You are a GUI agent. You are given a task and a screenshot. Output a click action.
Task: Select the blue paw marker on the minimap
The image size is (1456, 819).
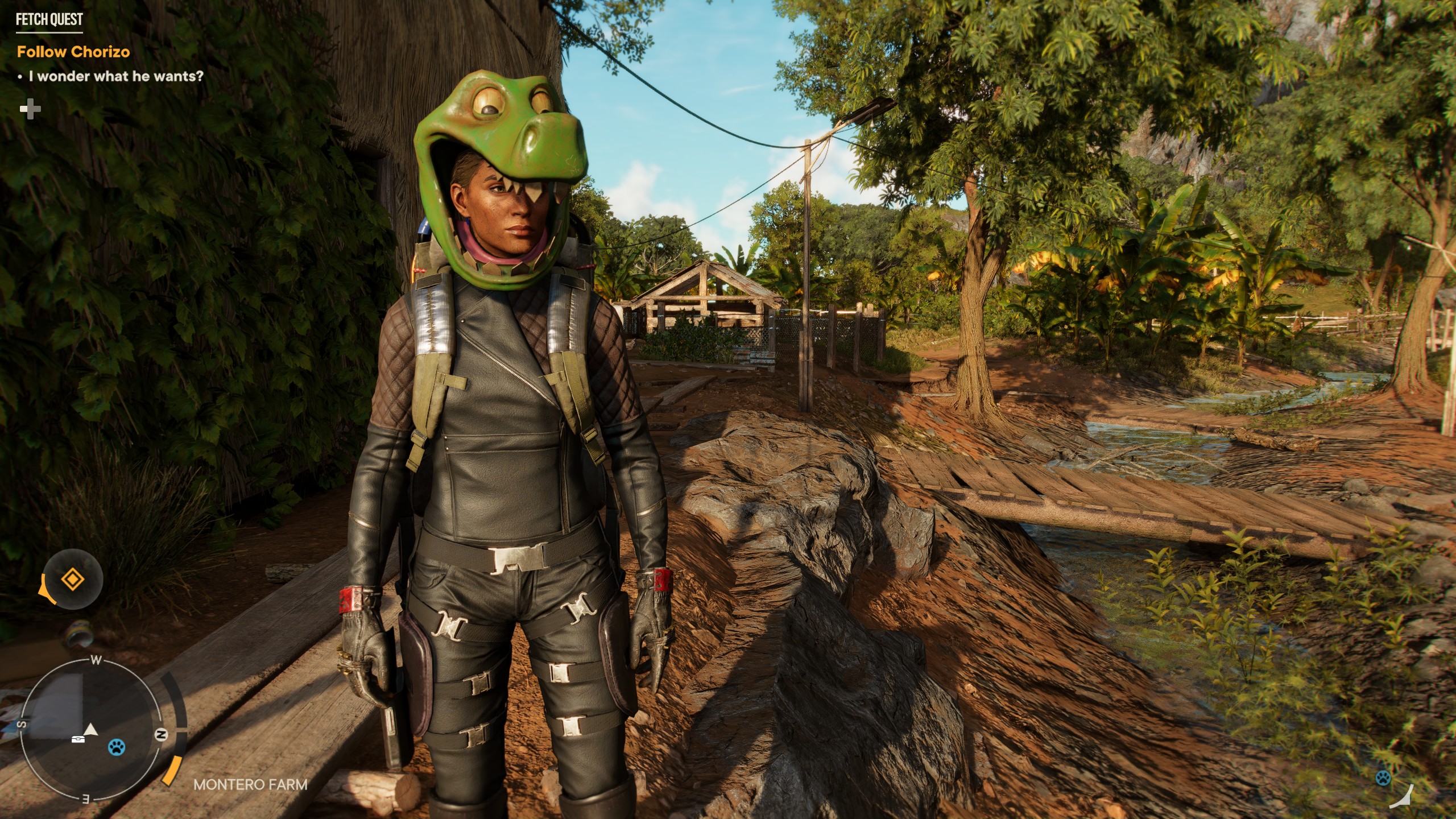[117, 746]
